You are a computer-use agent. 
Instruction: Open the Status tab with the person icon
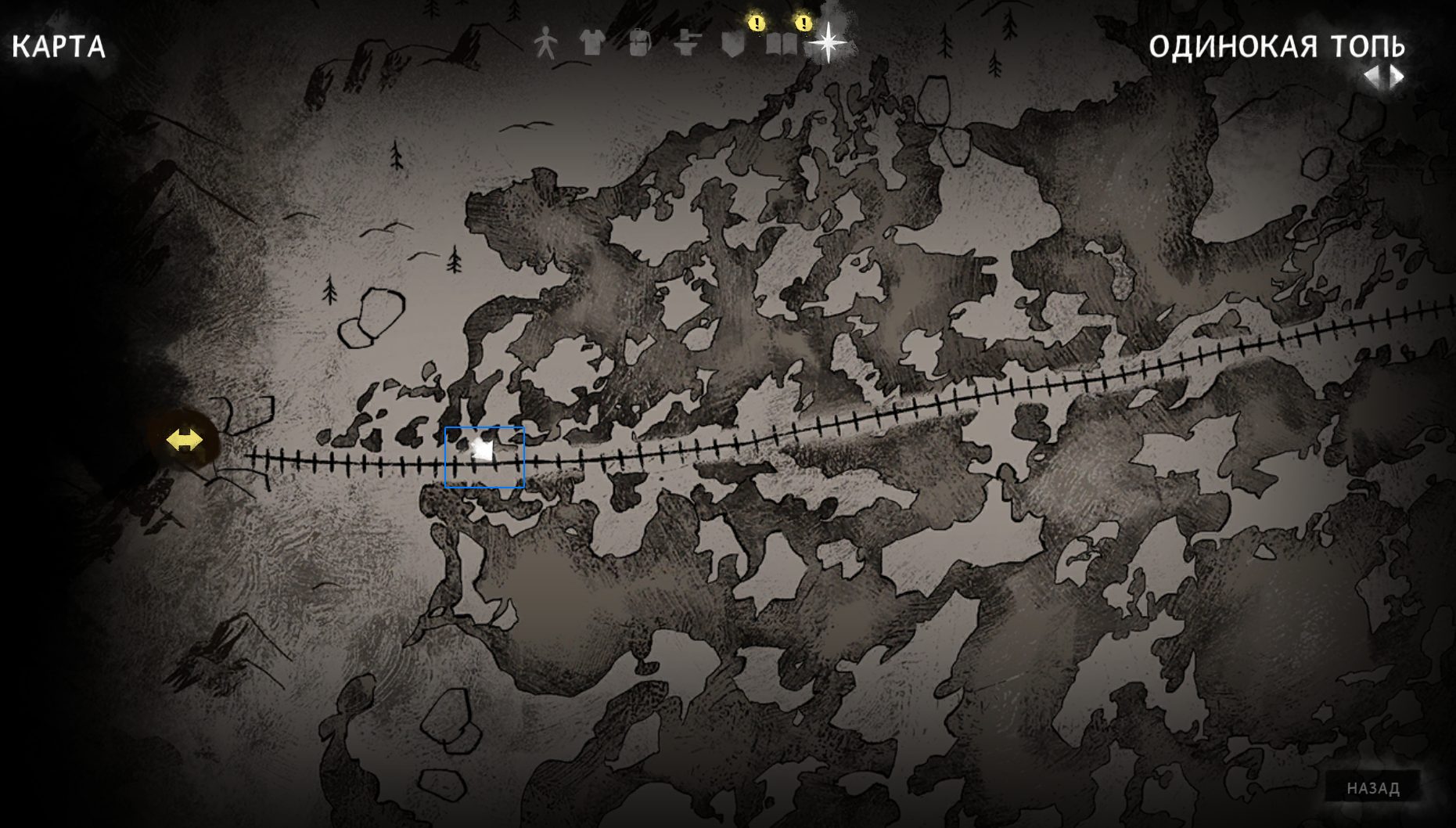point(545,43)
